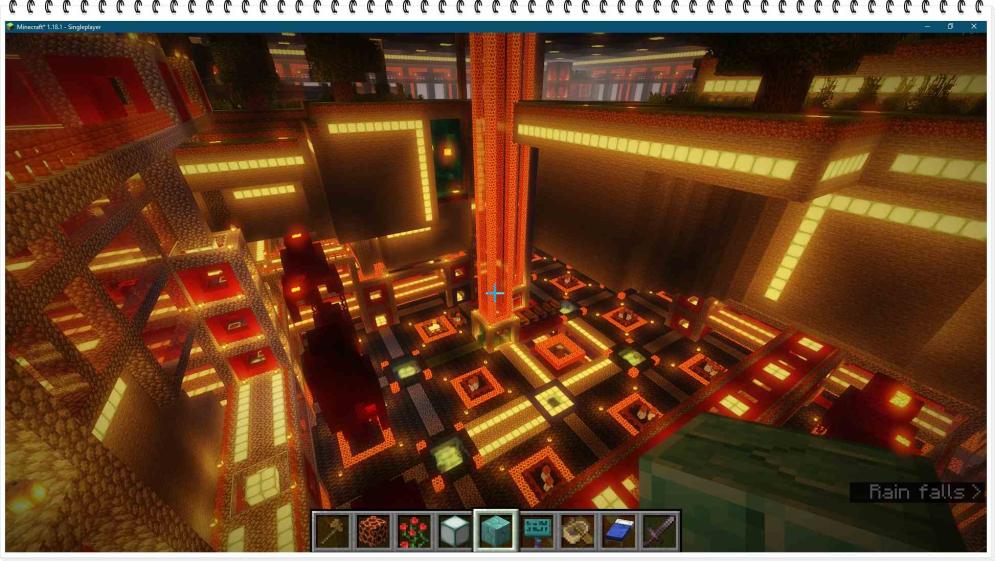Choose the boat item slot

578,531
